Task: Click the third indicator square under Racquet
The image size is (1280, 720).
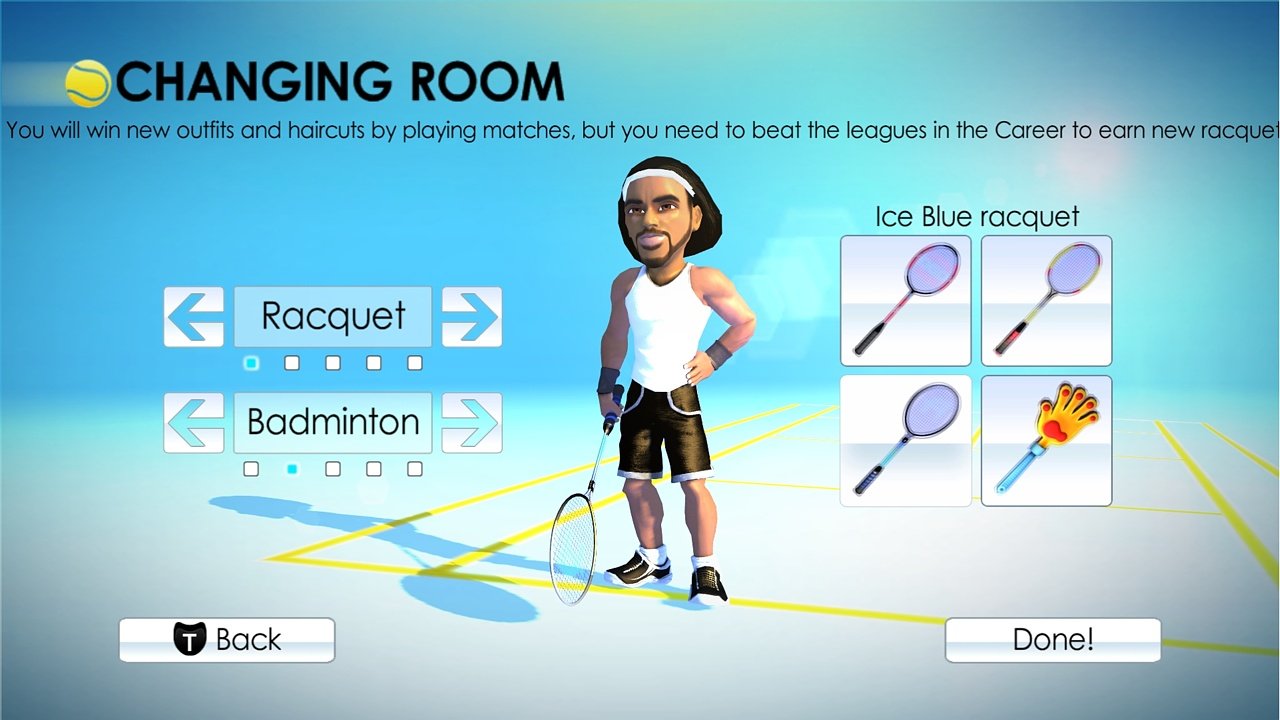Action: coord(331,363)
